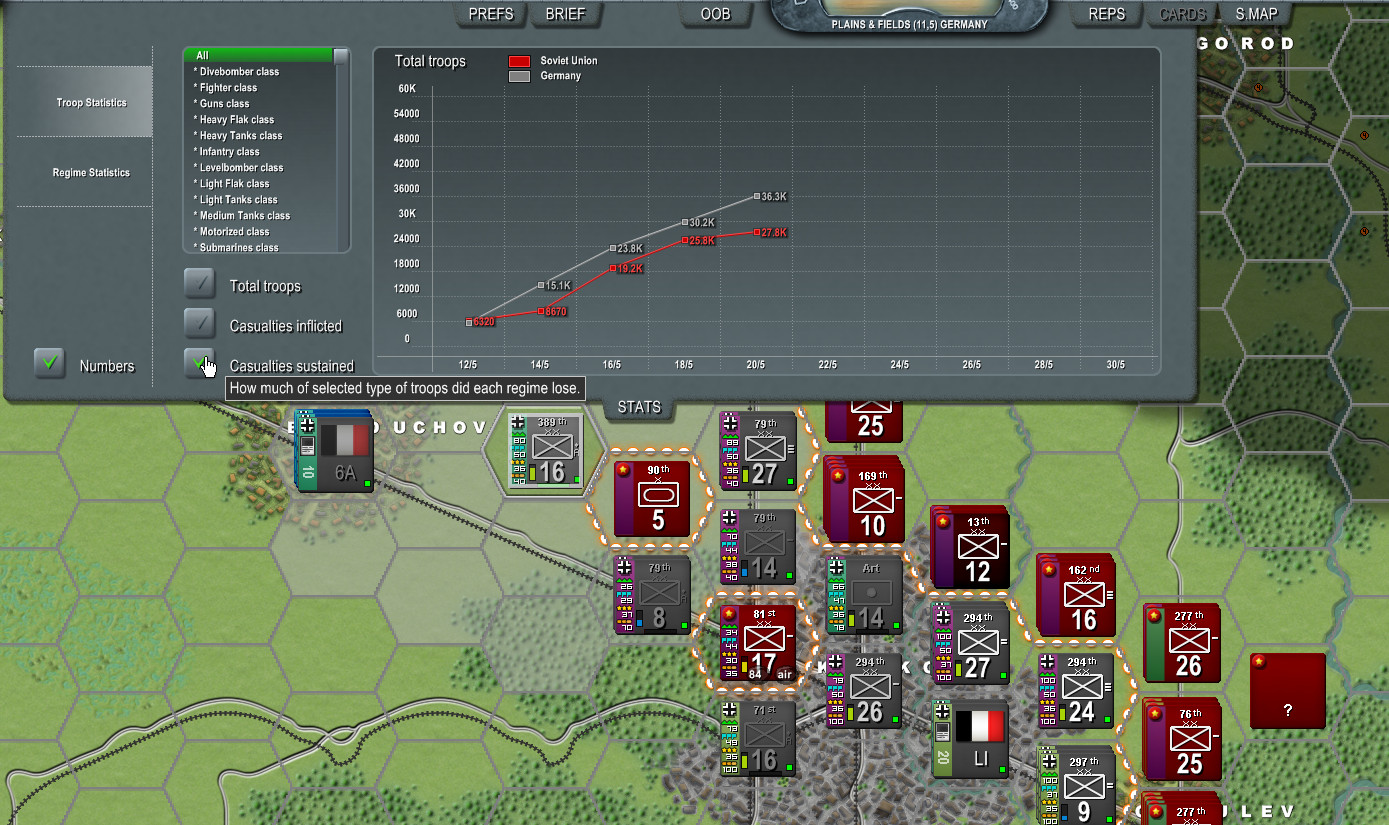Select Heavy Tanks class entry
The height and width of the screenshot is (825, 1389).
click(x=240, y=136)
